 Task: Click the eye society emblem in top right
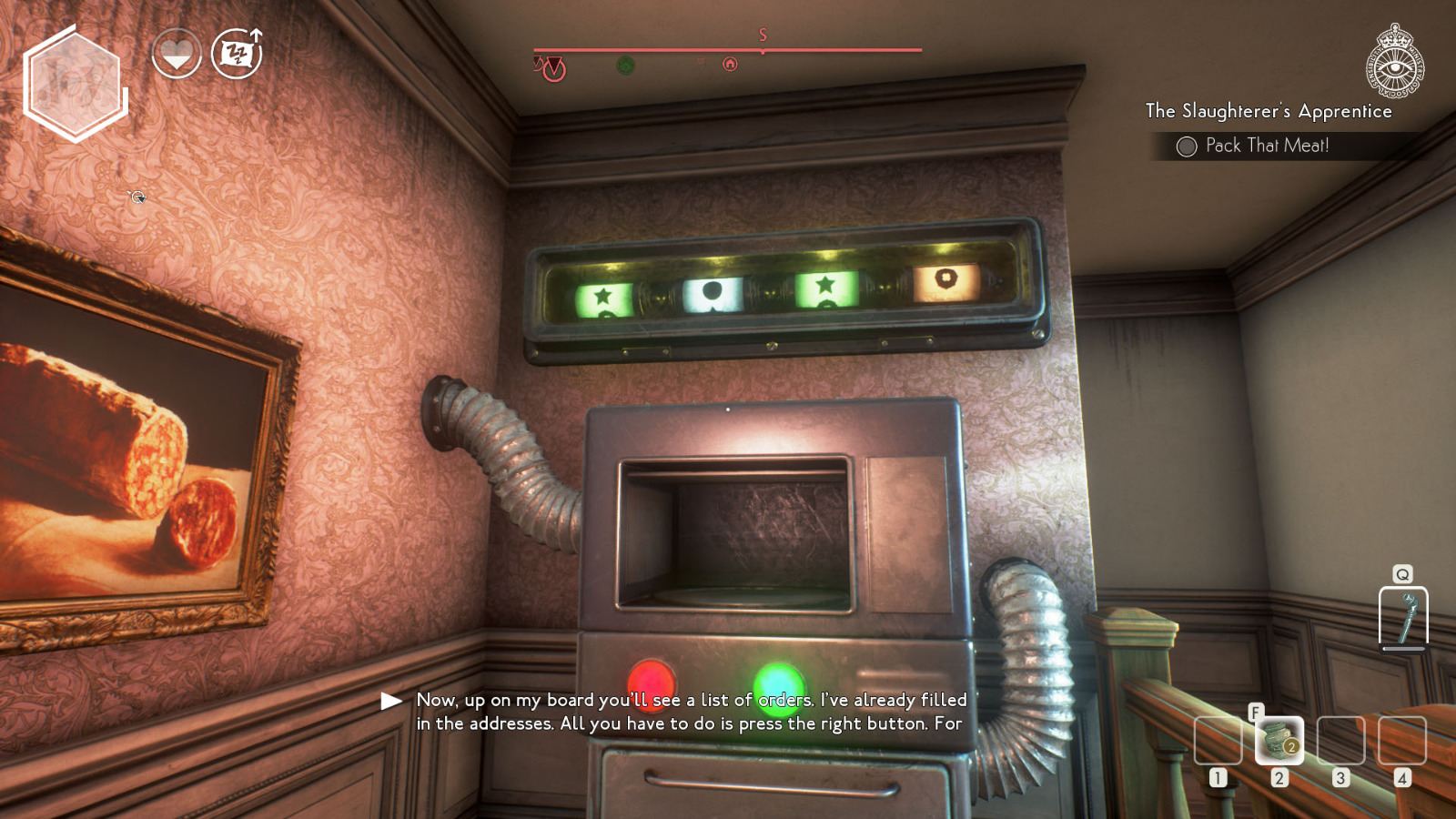tap(1394, 66)
